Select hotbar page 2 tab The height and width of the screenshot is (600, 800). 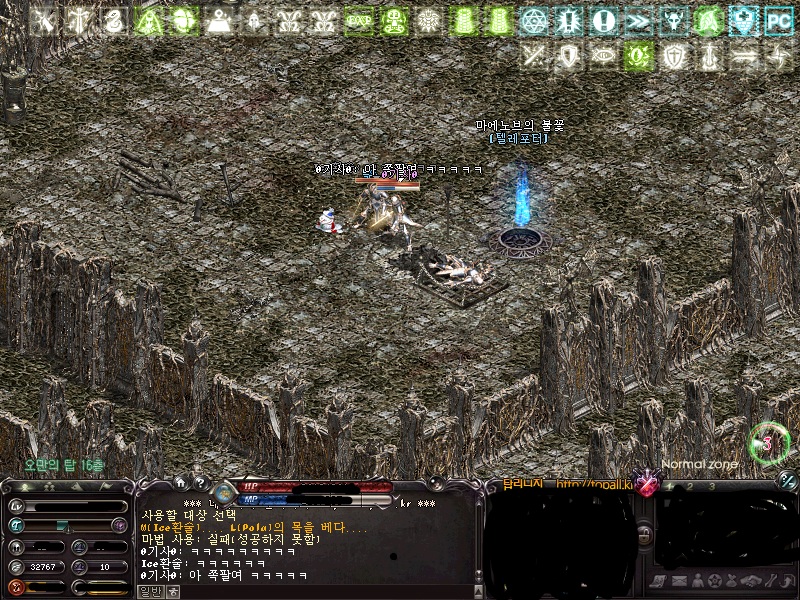point(691,485)
